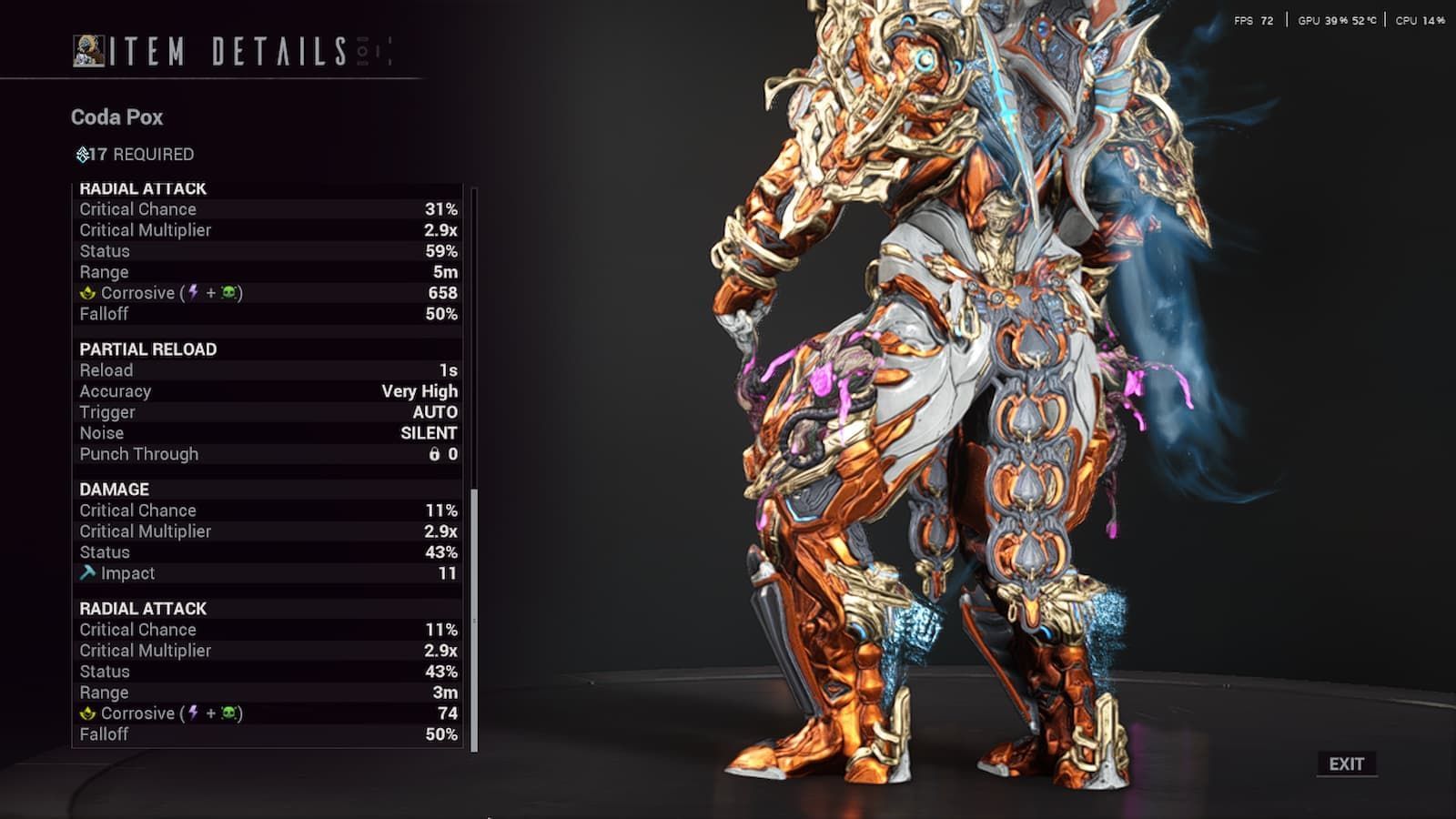Click the 3D weapon model preview
This screenshot has height=819, width=1456.
955,409
